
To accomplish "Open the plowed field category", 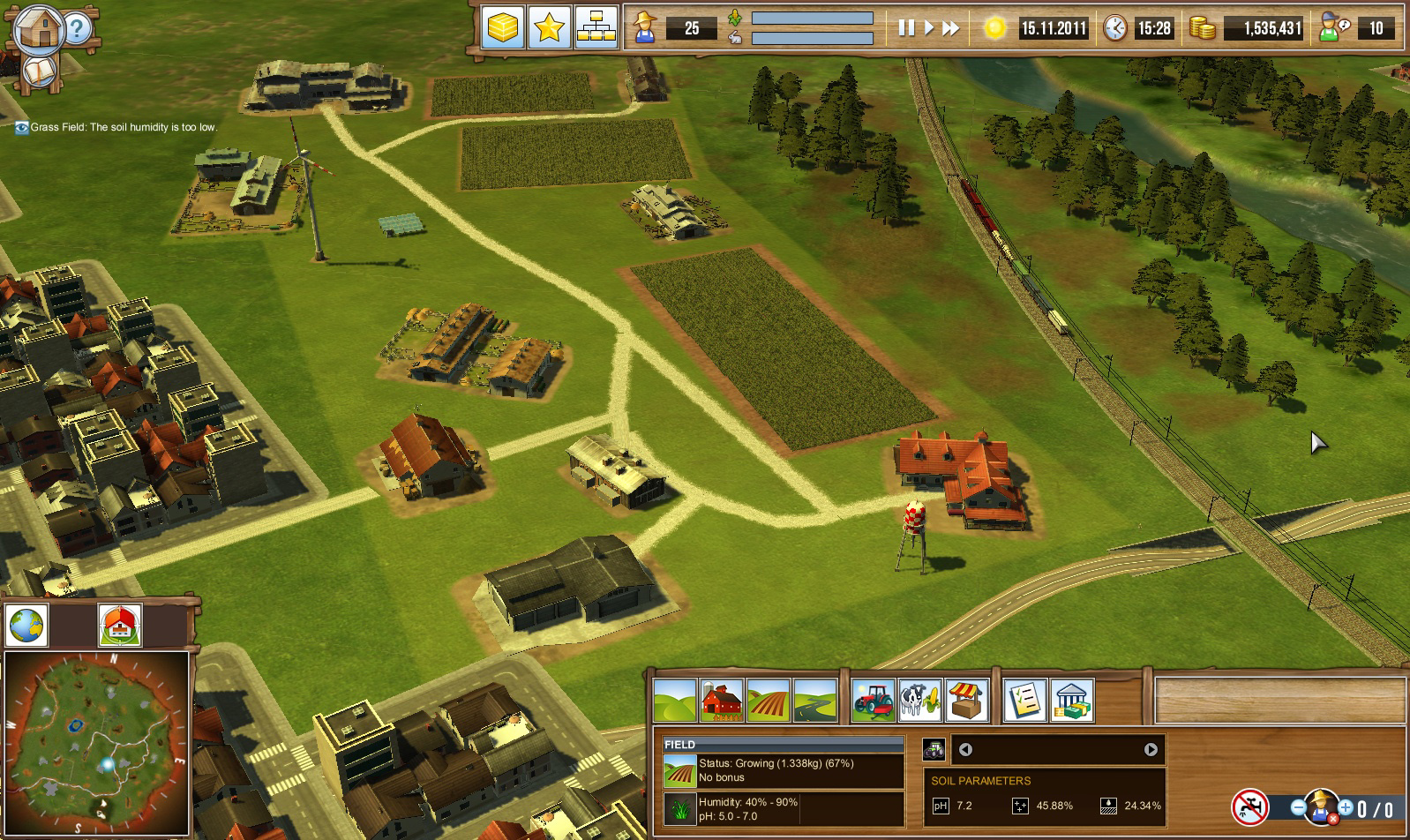I will point(769,701).
